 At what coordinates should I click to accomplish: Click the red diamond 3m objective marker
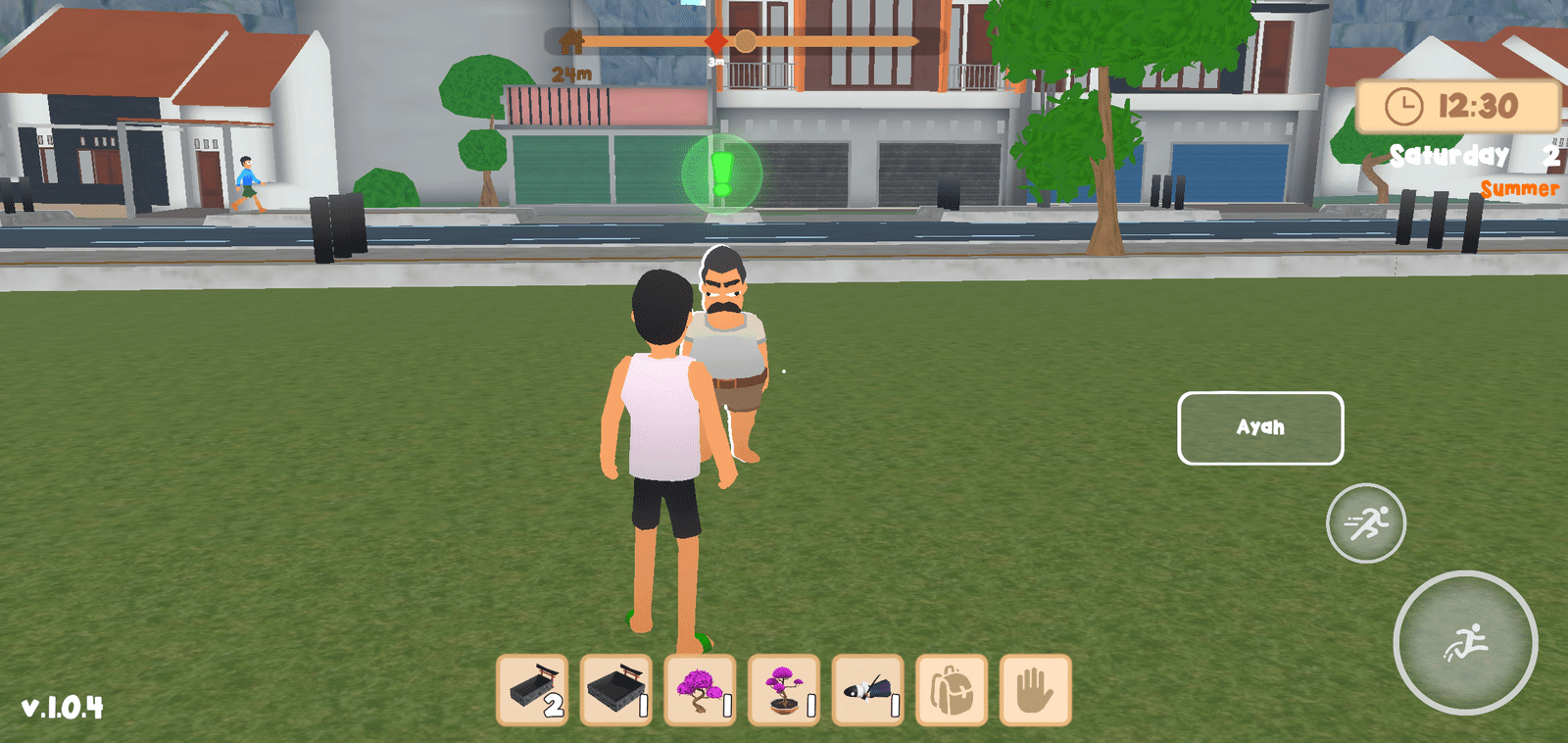pos(718,41)
